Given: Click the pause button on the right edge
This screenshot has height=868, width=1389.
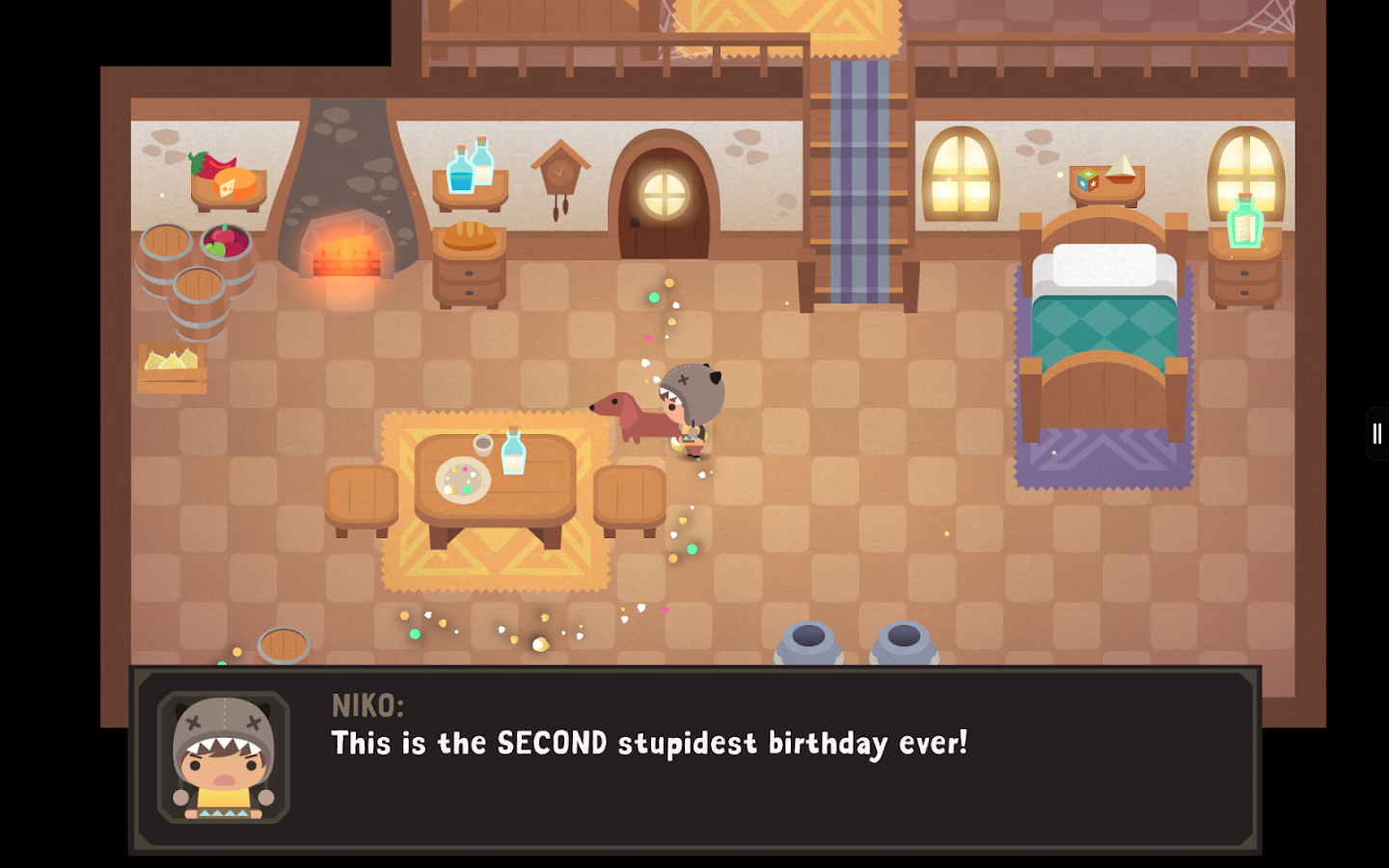Looking at the screenshot, I should 1376,433.
